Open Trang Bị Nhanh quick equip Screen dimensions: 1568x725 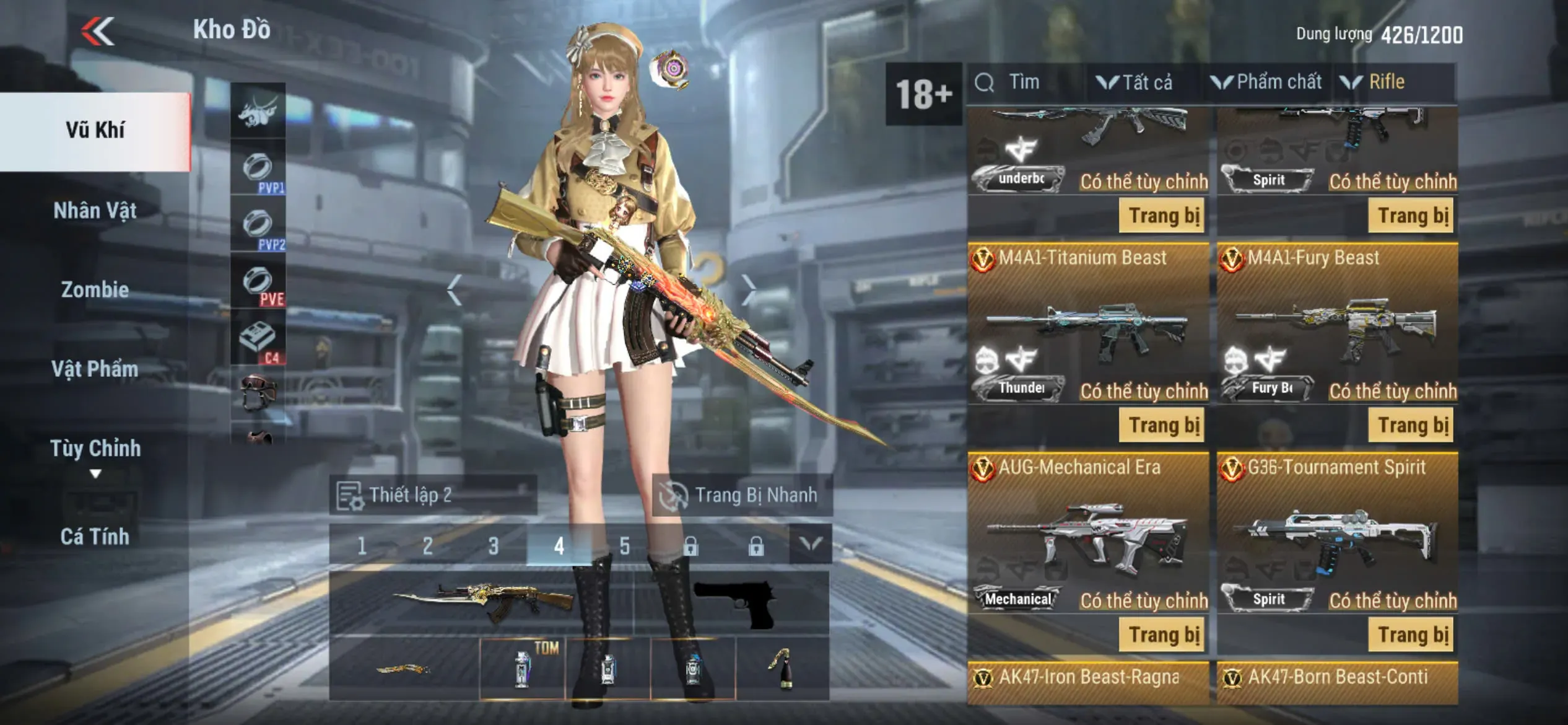(x=742, y=495)
